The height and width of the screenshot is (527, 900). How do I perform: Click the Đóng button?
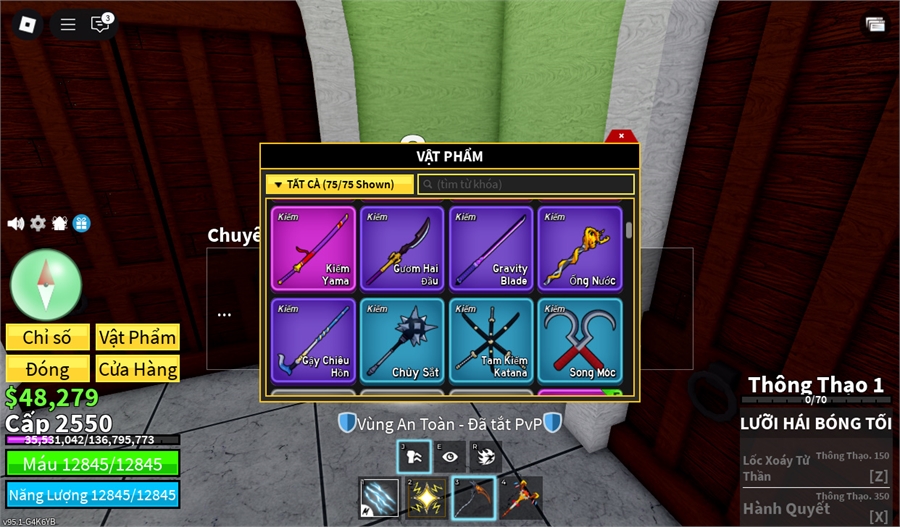click(x=48, y=369)
